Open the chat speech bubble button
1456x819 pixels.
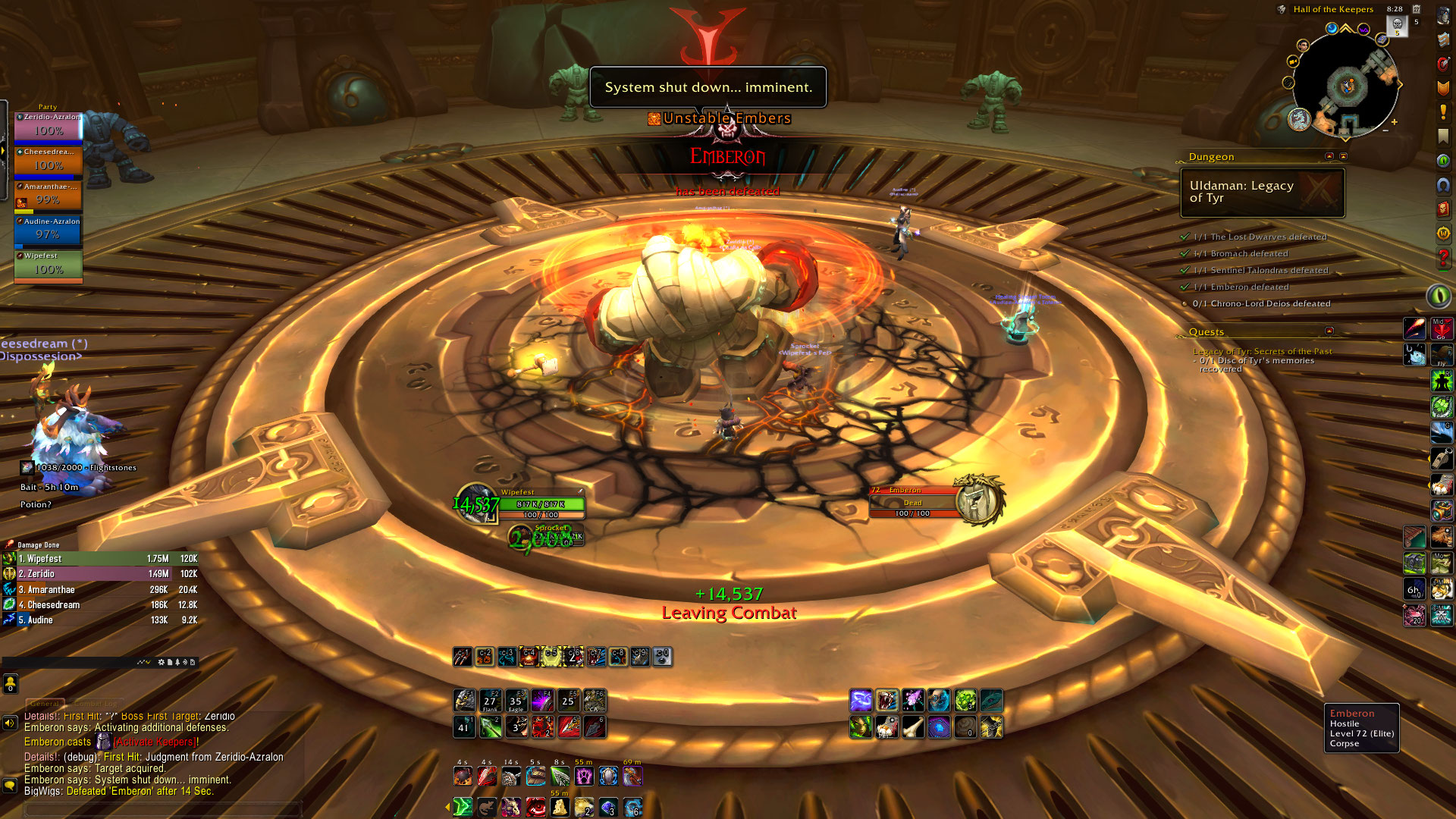coord(10,785)
